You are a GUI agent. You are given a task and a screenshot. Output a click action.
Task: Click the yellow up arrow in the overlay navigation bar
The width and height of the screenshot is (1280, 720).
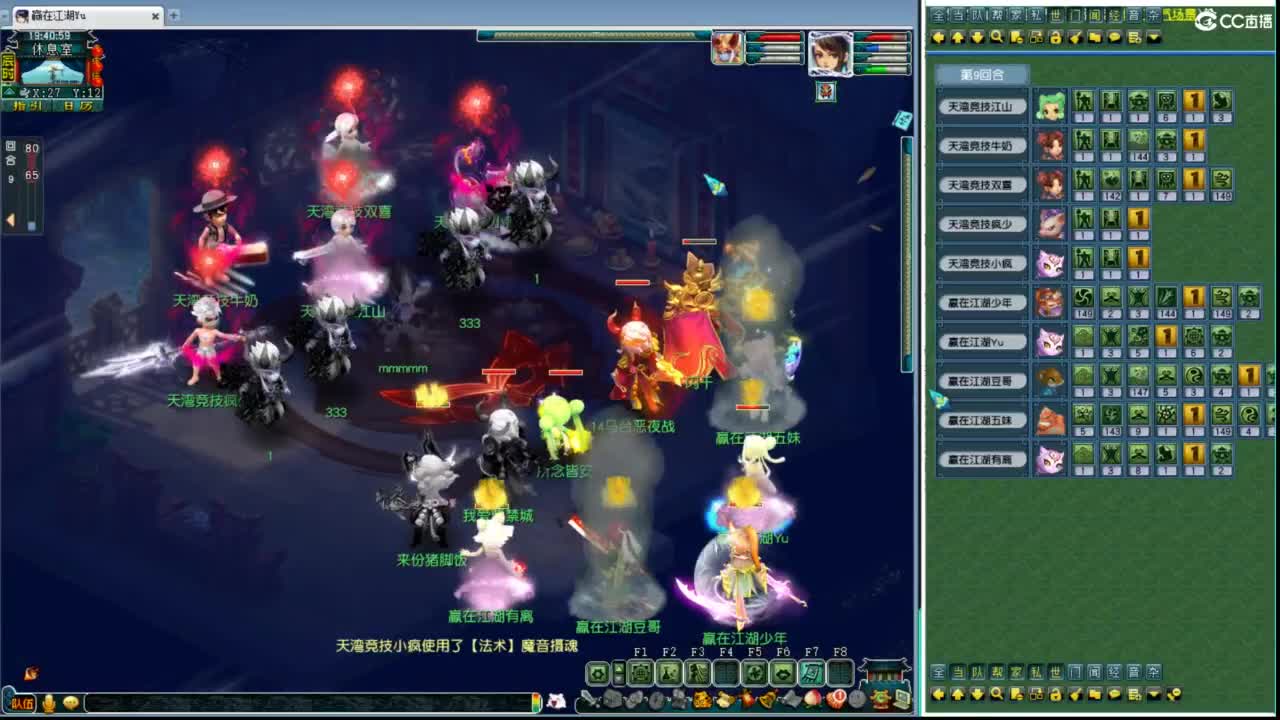pyautogui.click(x=958, y=37)
